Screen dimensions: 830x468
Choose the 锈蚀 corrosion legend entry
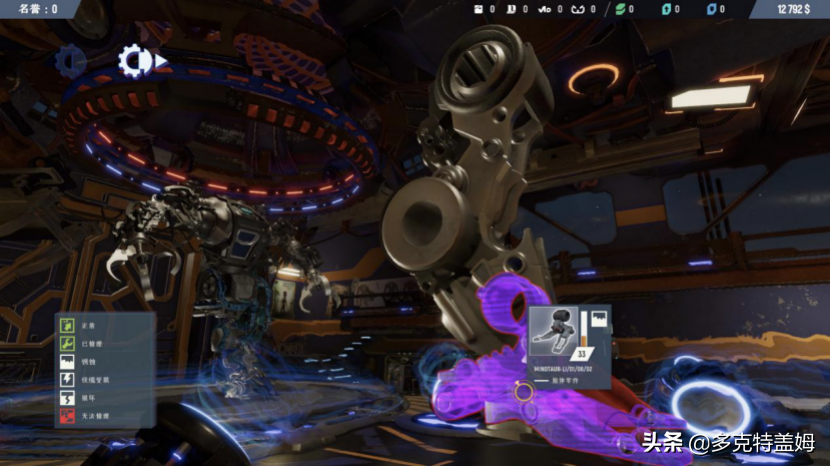[x=69, y=361]
